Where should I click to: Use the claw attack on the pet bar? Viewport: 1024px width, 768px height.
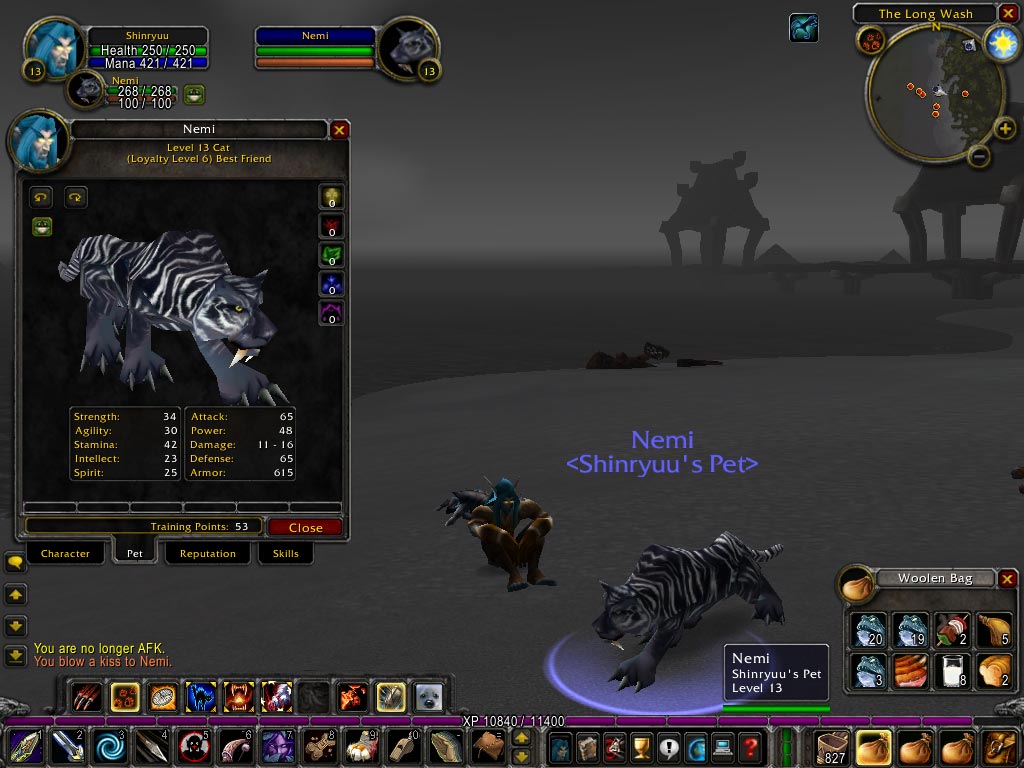point(88,696)
